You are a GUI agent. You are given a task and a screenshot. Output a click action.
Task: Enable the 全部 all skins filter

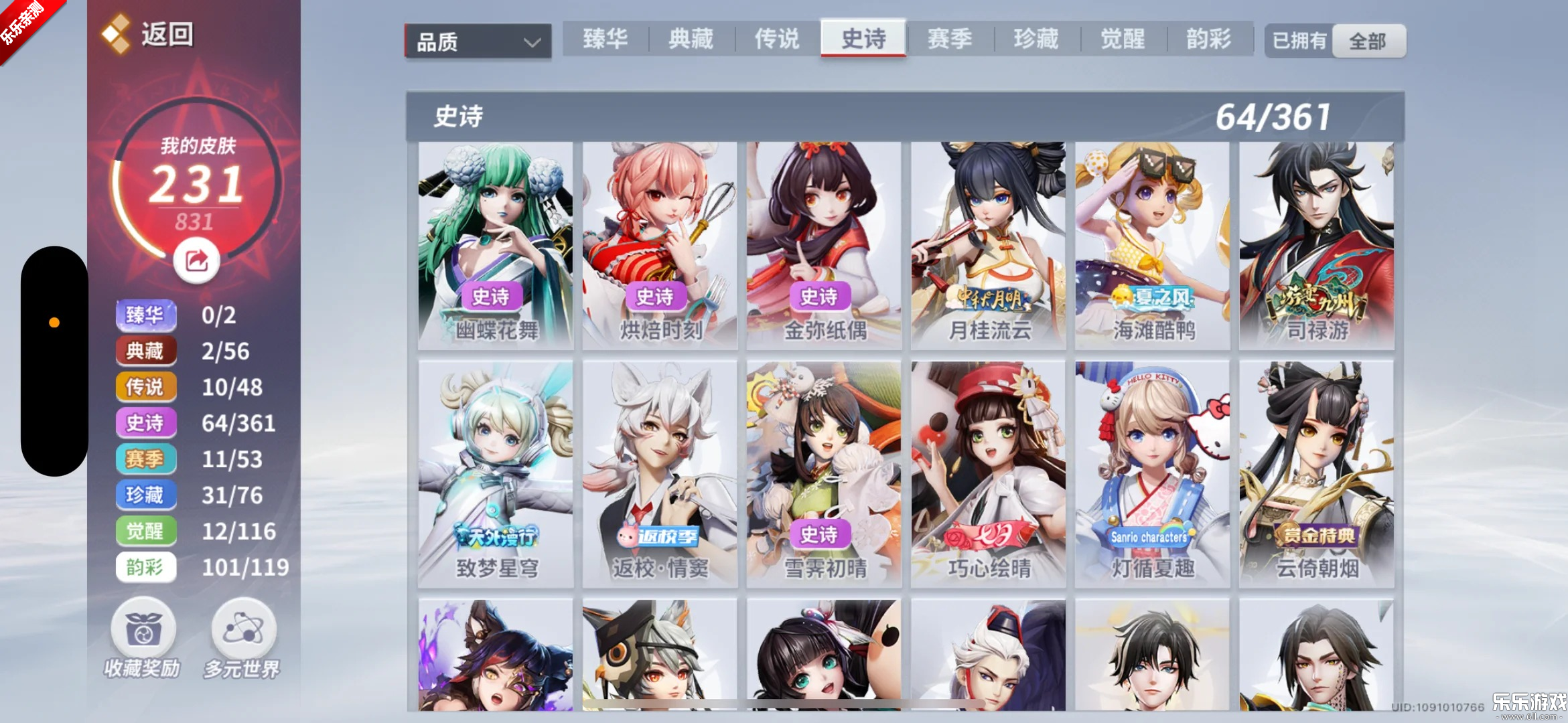tap(1369, 40)
